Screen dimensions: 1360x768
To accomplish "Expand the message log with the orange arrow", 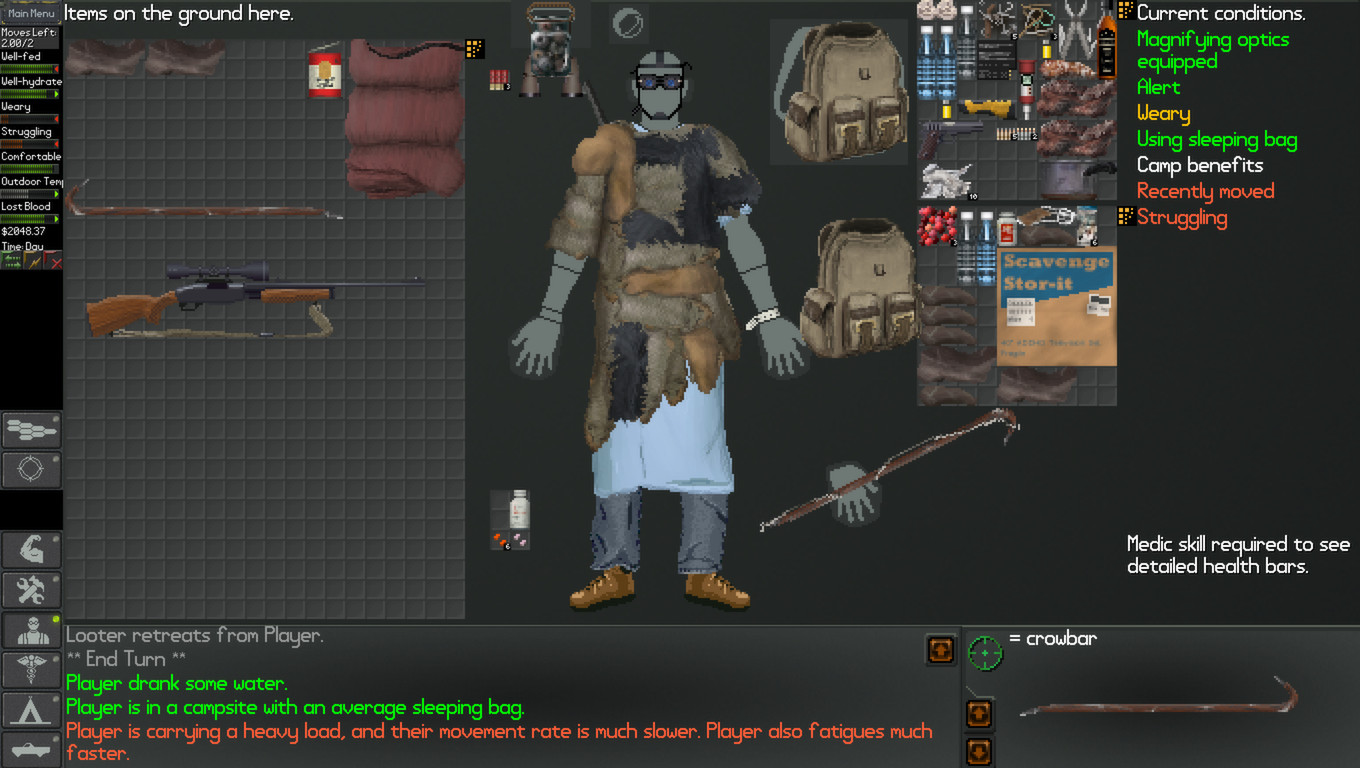I will click(x=939, y=650).
